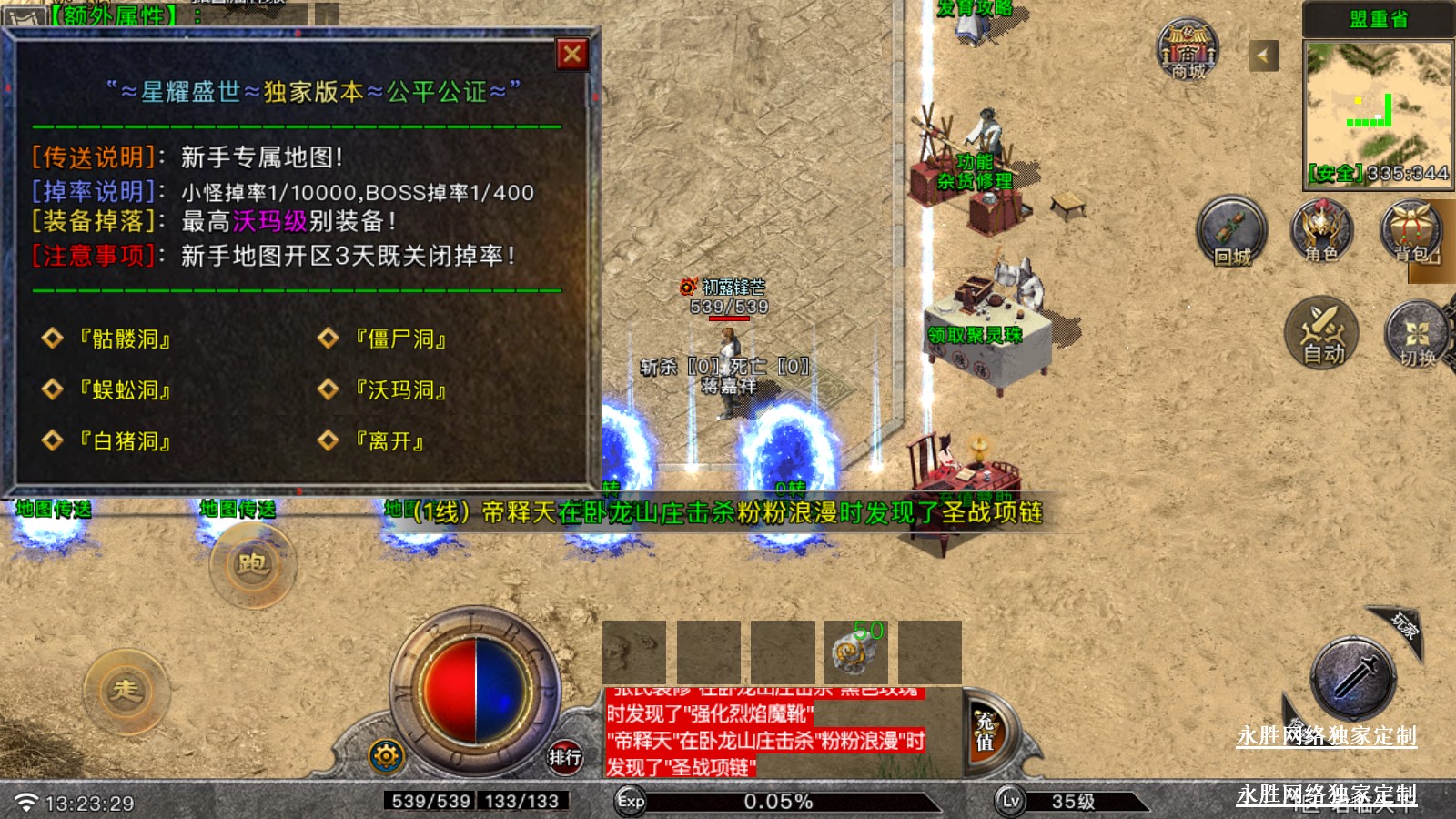Screen dimensions: 1456x819
Task: Open the 排行 ranking list
Action: point(564,756)
